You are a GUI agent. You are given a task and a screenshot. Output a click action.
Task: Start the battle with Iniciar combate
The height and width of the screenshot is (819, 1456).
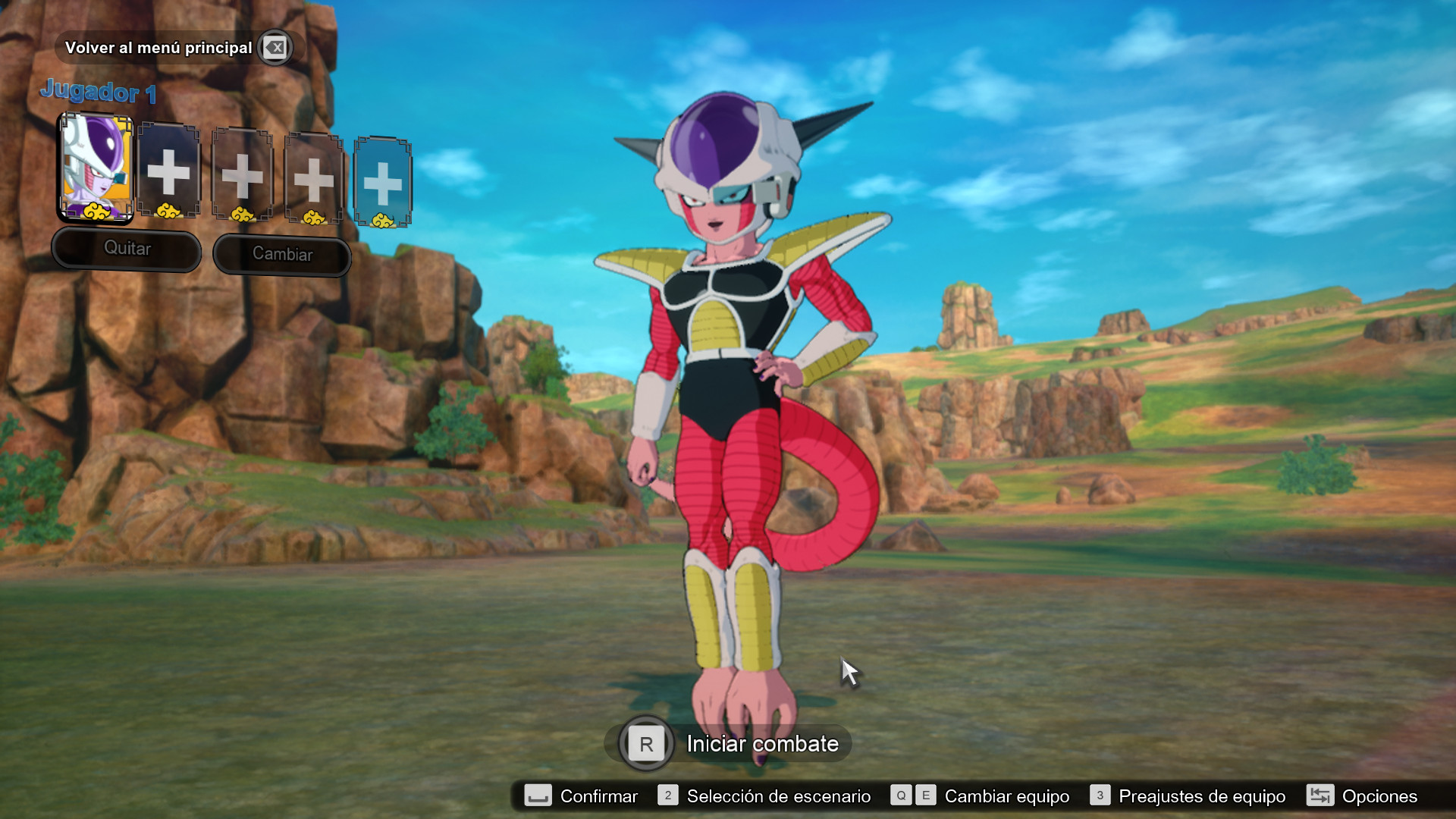[x=761, y=744]
